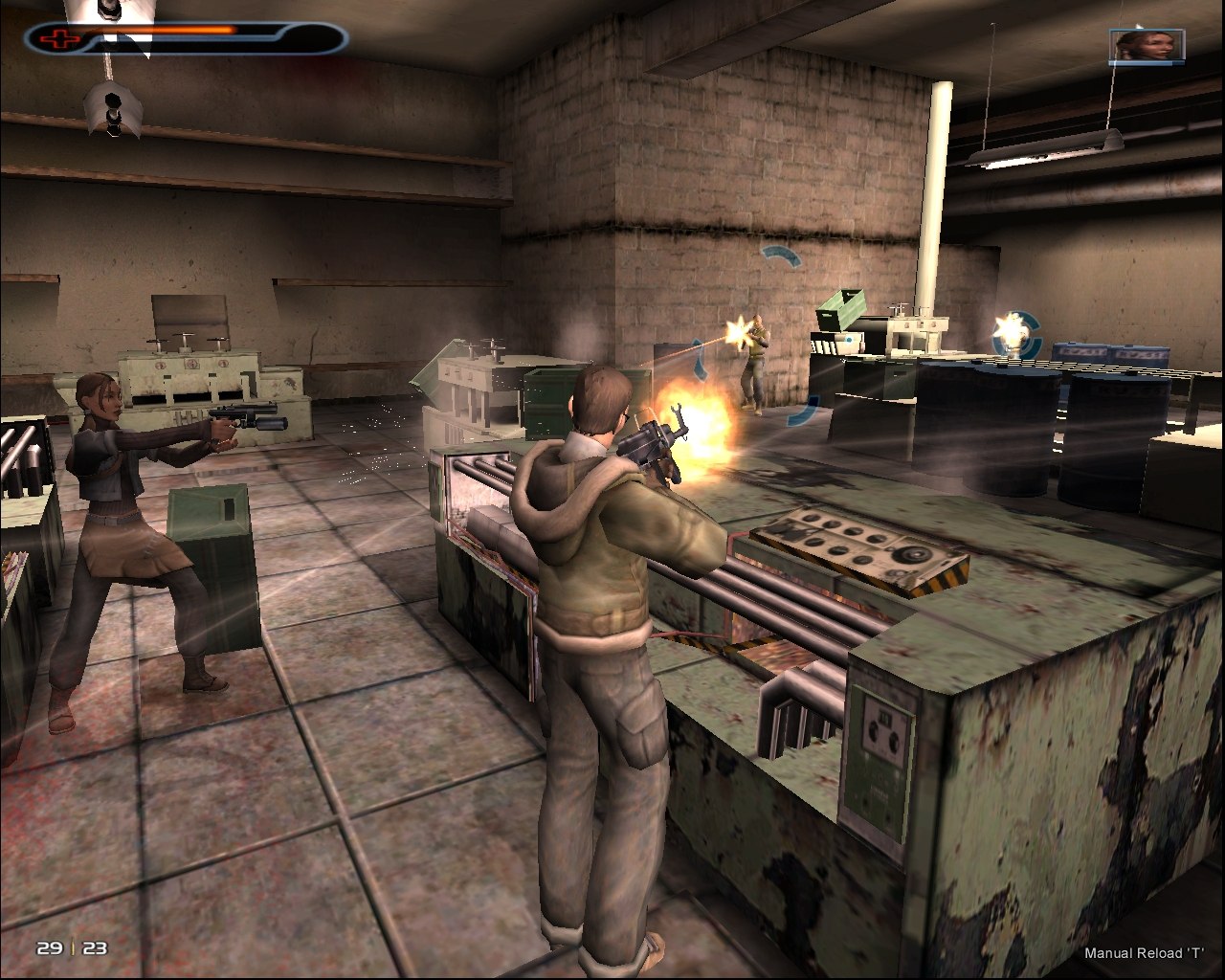
Task: Click the green crate beside the woman
Action: click(x=212, y=565)
